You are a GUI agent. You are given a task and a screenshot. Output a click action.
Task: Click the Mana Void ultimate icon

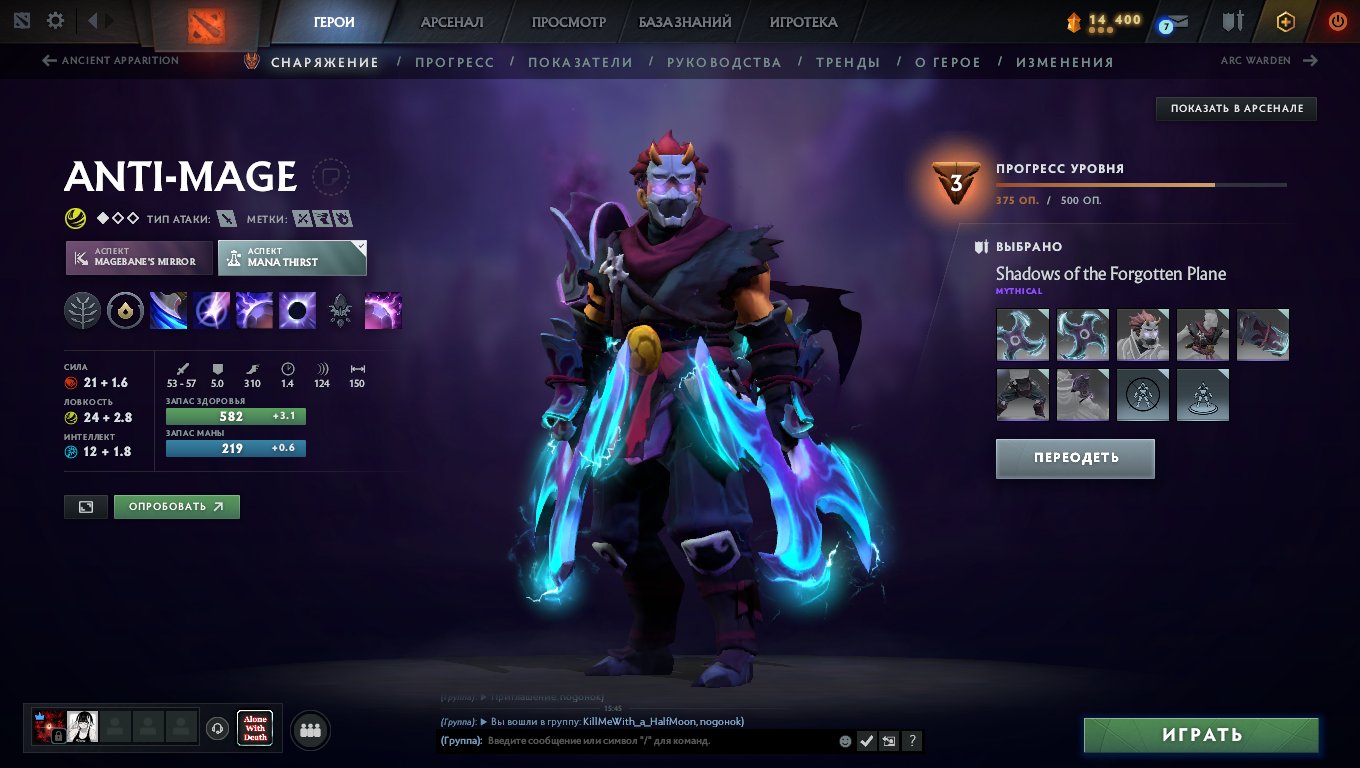pos(297,310)
